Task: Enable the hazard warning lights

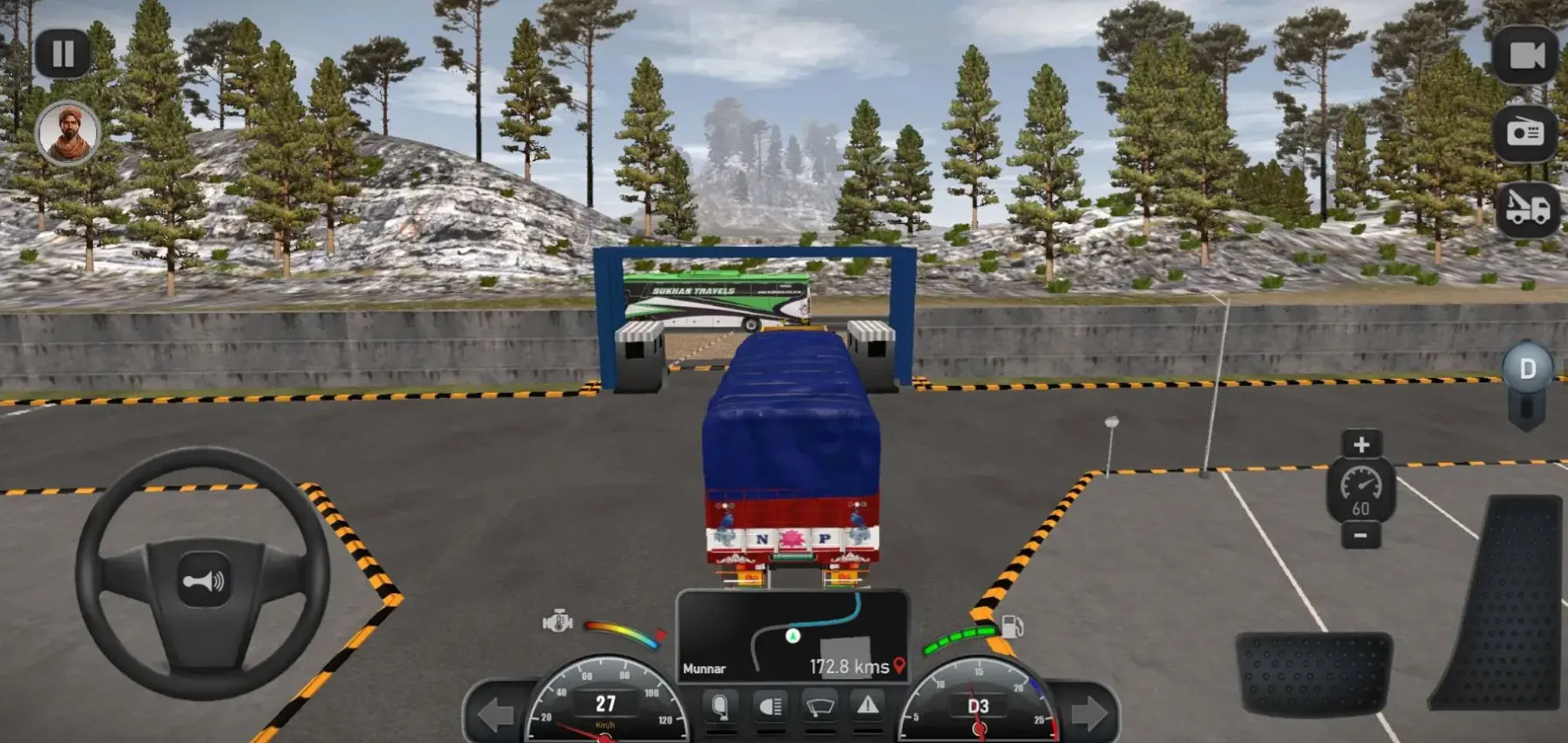Action: click(868, 706)
